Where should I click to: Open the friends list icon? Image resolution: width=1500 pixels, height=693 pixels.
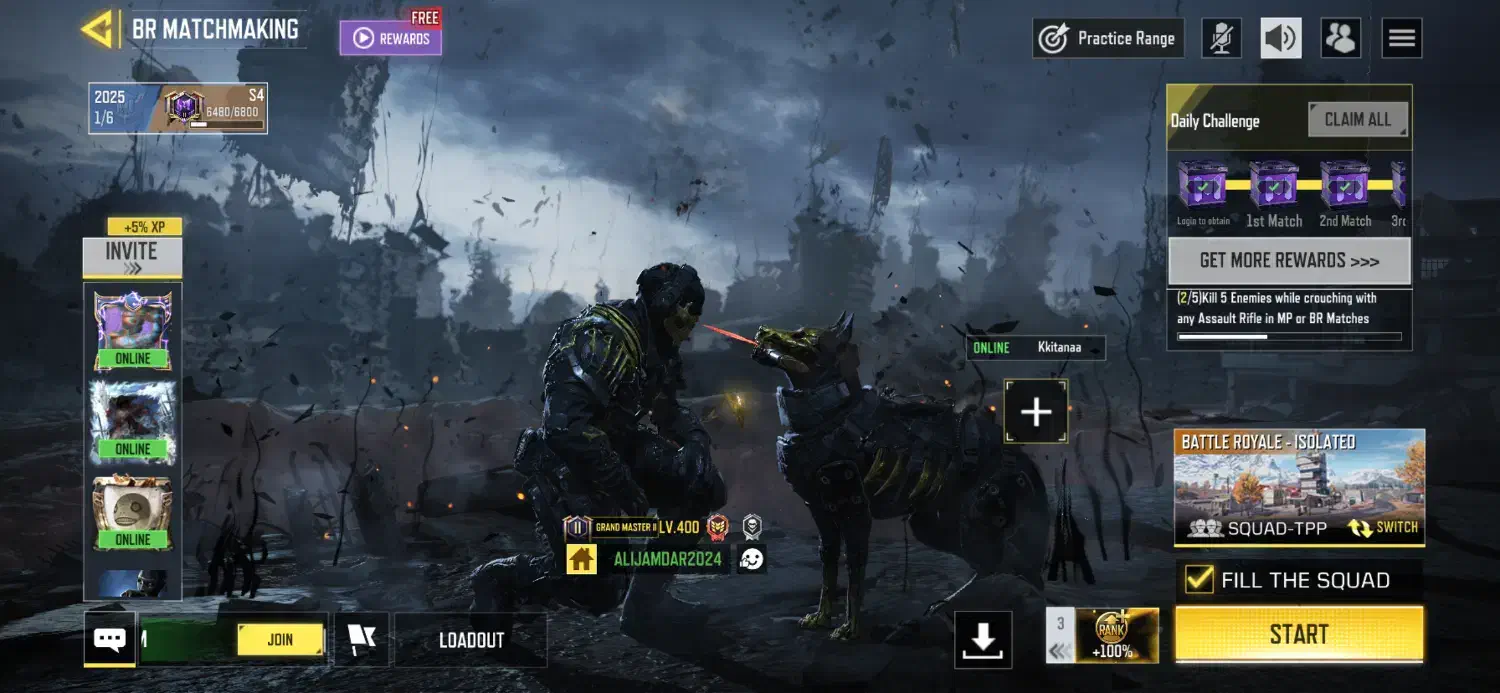pyautogui.click(x=1340, y=39)
